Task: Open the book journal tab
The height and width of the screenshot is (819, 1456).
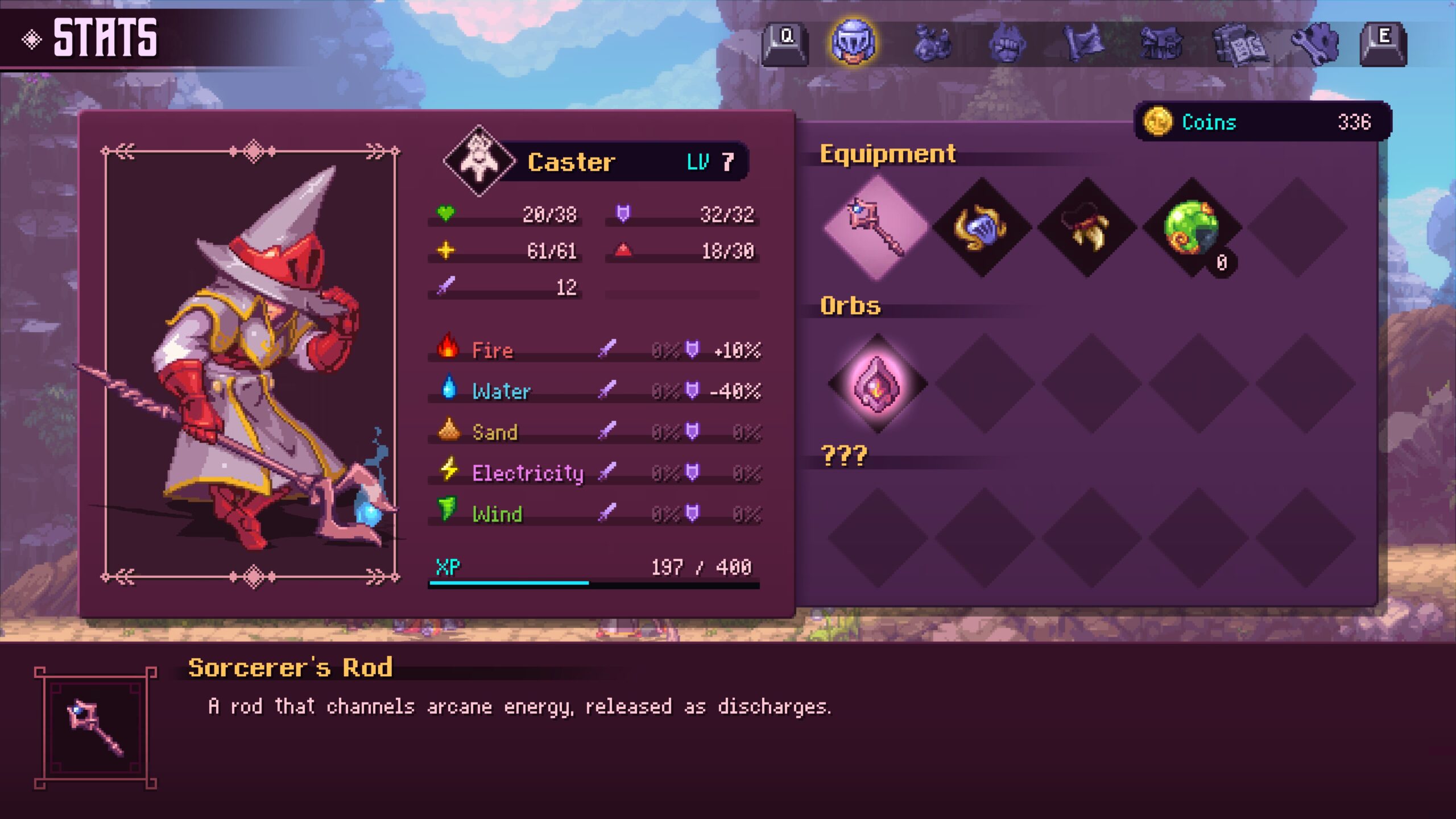Action: pos(1239,44)
